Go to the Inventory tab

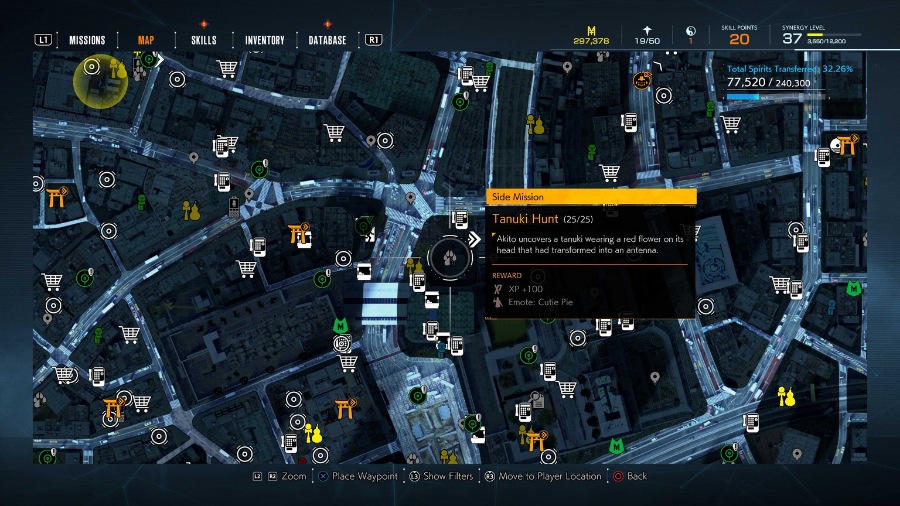click(x=265, y=40)
